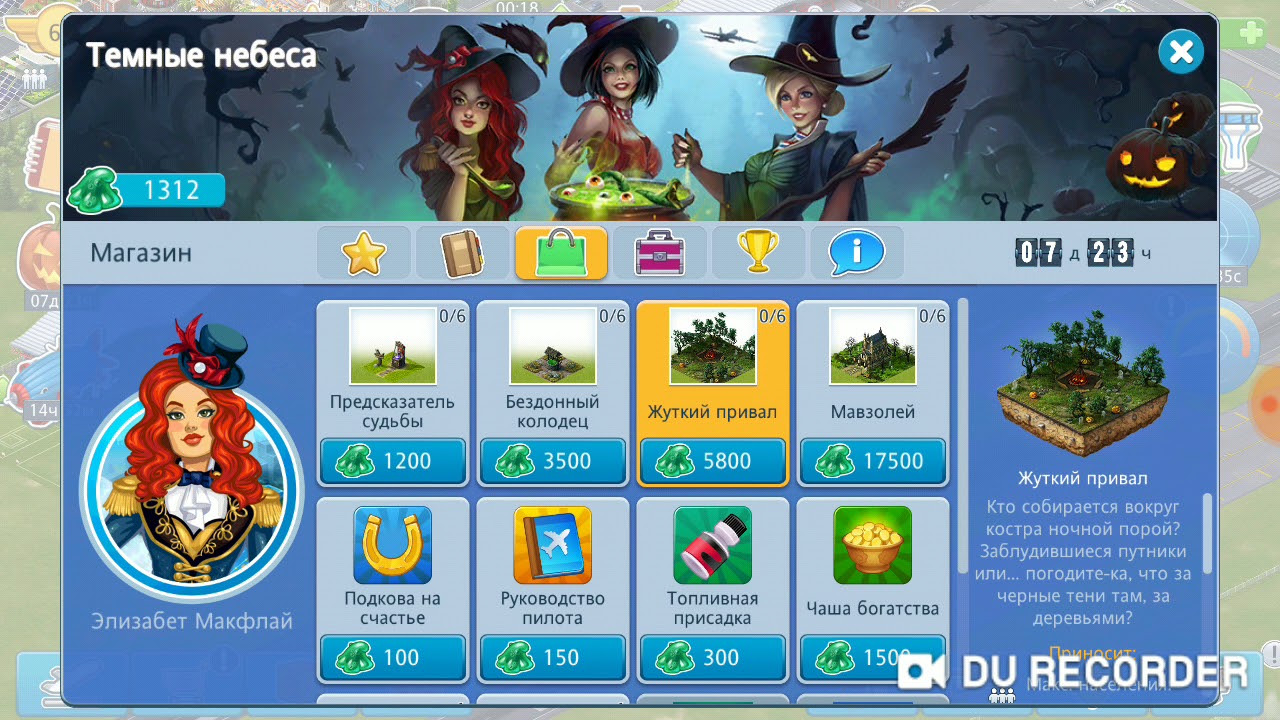Switch to the star tab
The width and height of the screenshot is (1280, 720).
(364, 253)
